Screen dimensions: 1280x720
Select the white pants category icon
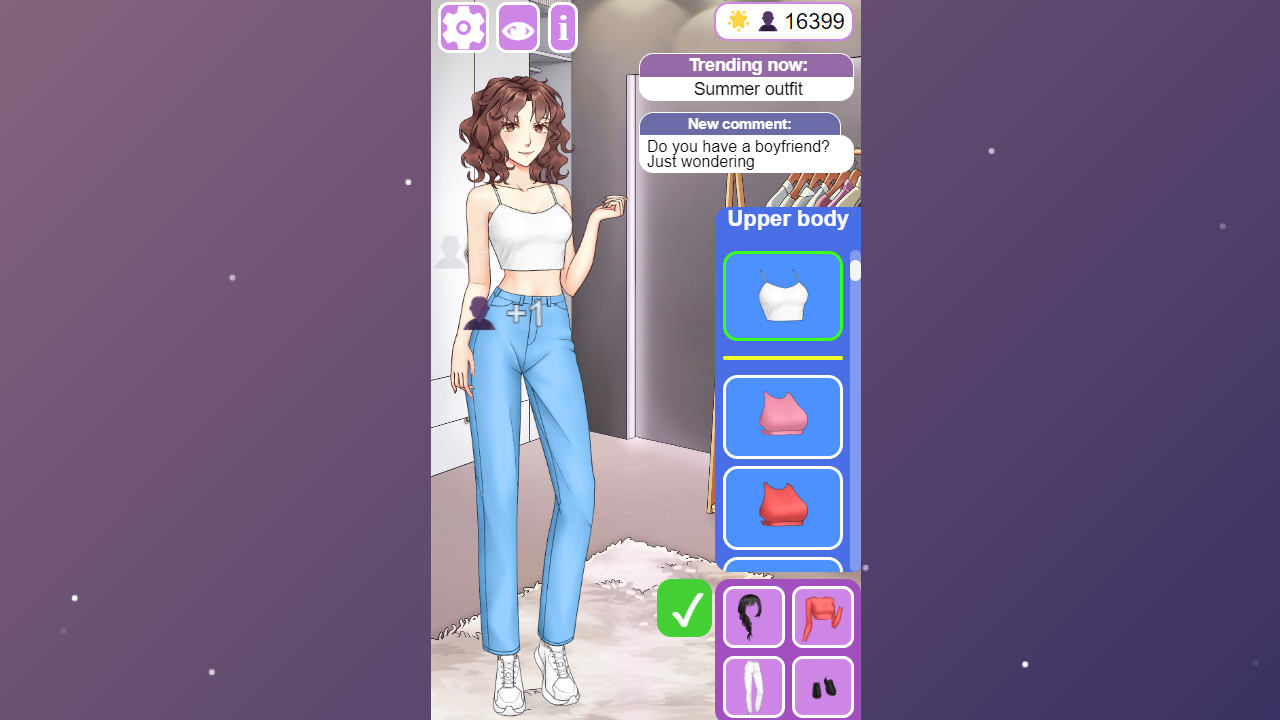752,687
